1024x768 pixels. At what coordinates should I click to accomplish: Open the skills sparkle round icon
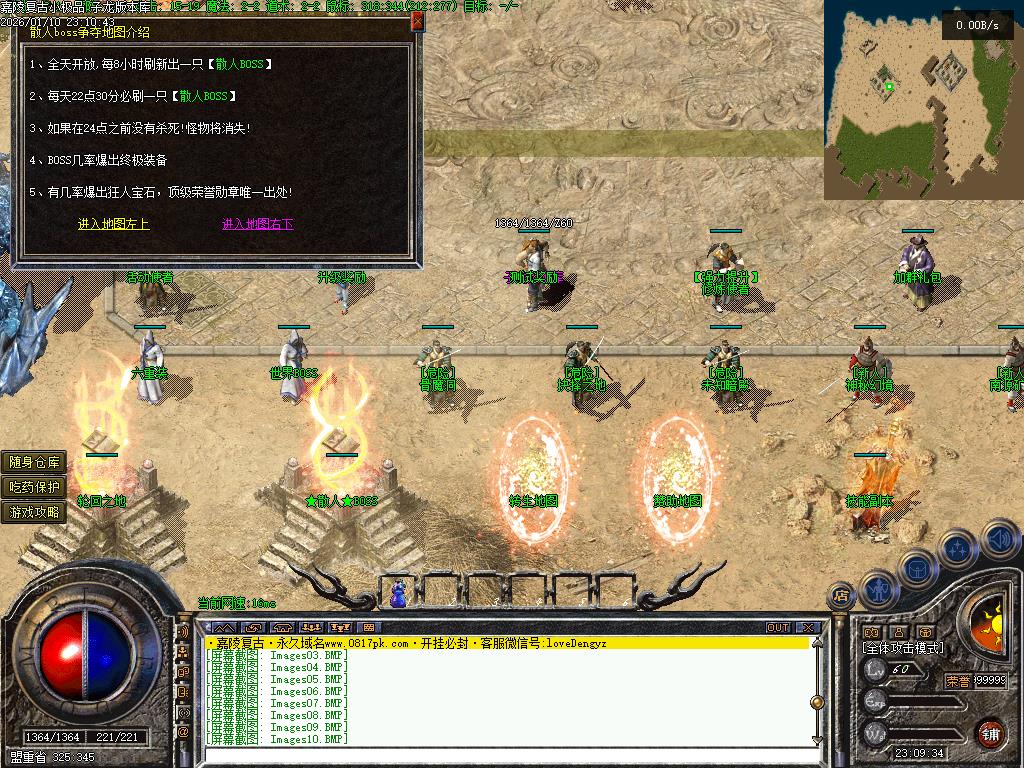pos(957,548)
